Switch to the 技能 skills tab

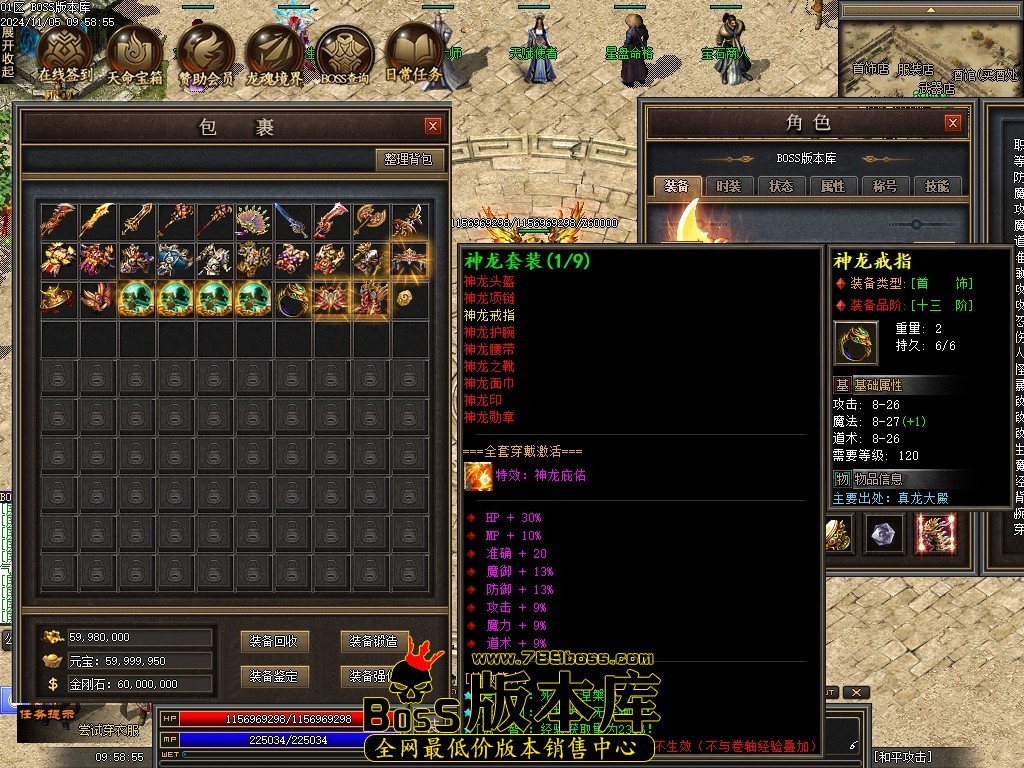937,186
